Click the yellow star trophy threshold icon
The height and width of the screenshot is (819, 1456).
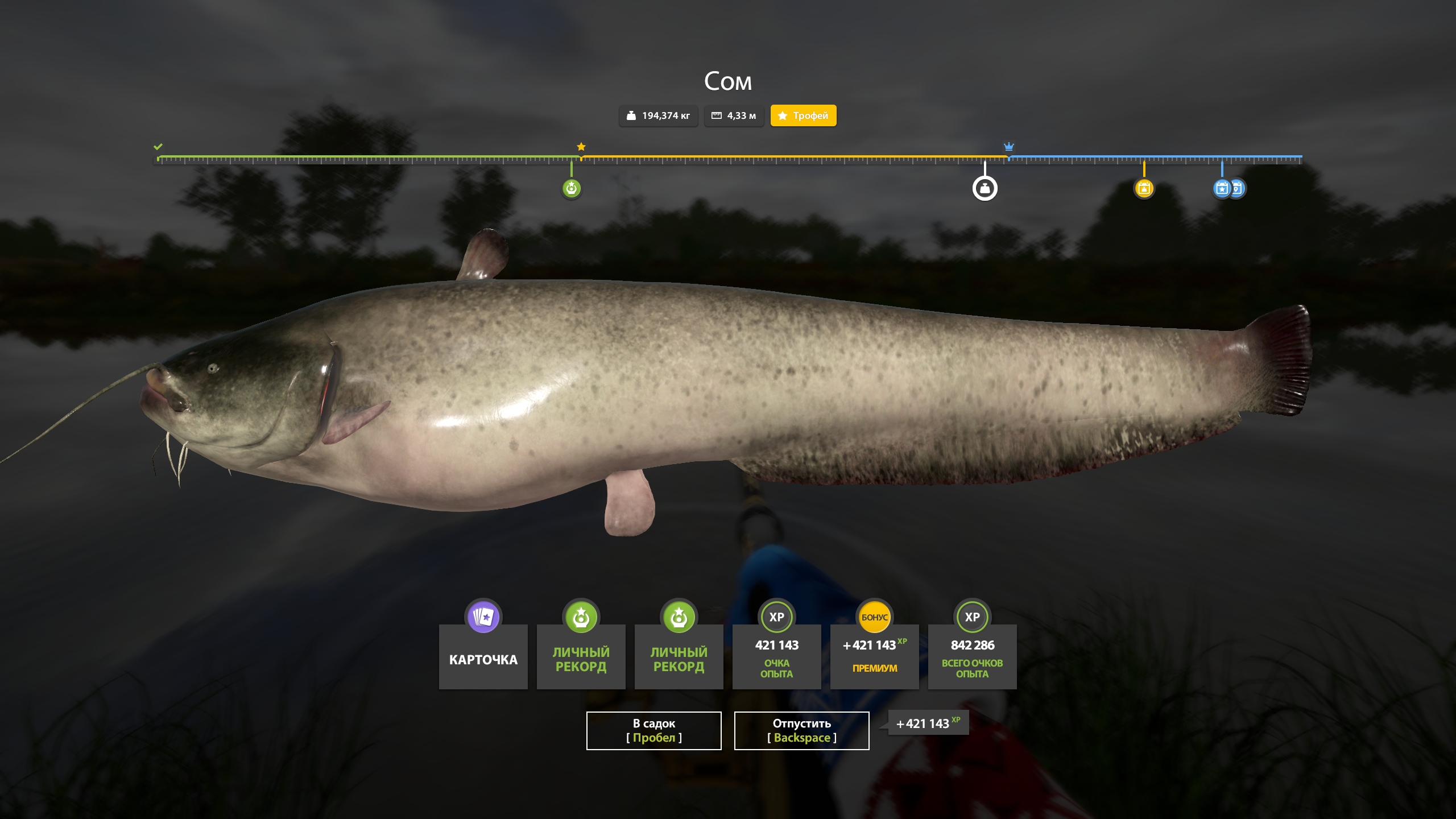[581, 147]
